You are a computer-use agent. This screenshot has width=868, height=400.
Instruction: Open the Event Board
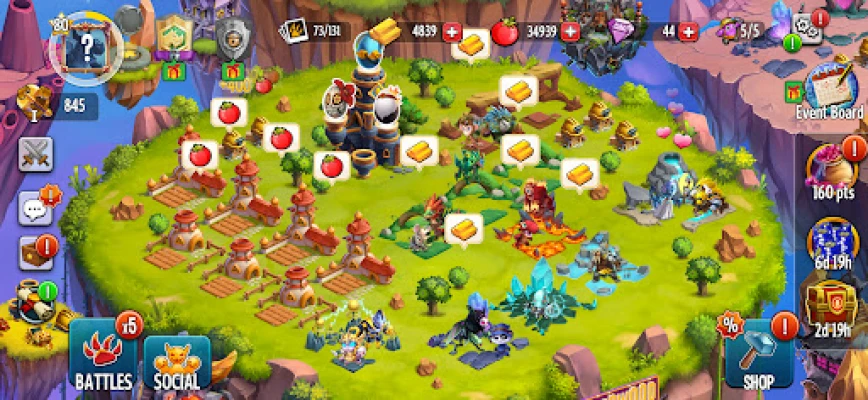click(x=828, y=90)
